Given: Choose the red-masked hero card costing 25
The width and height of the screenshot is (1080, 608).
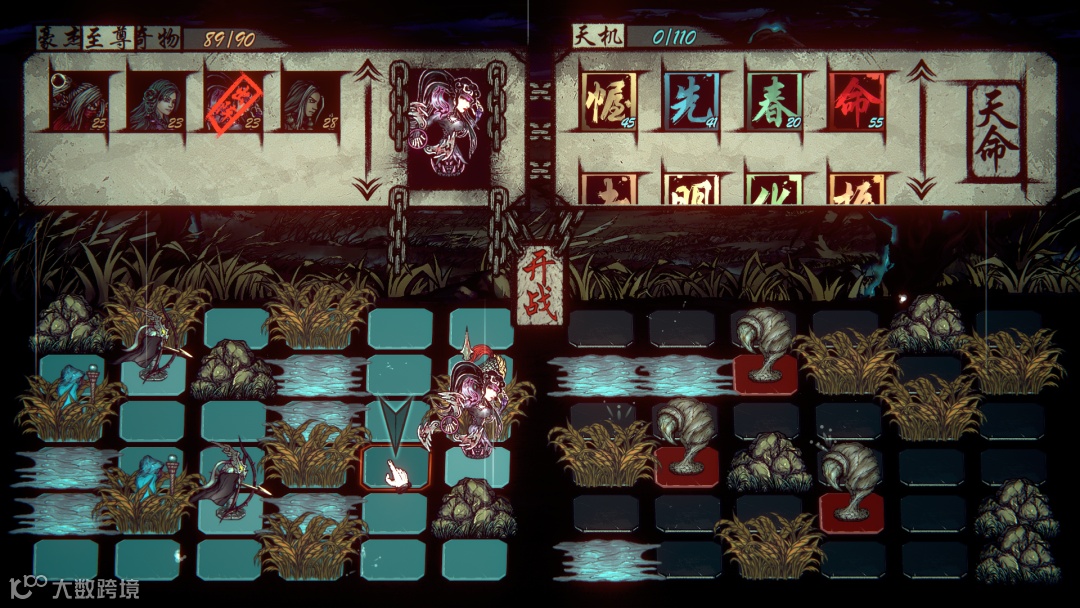Looking at the screenshot, I should (80, 100).
